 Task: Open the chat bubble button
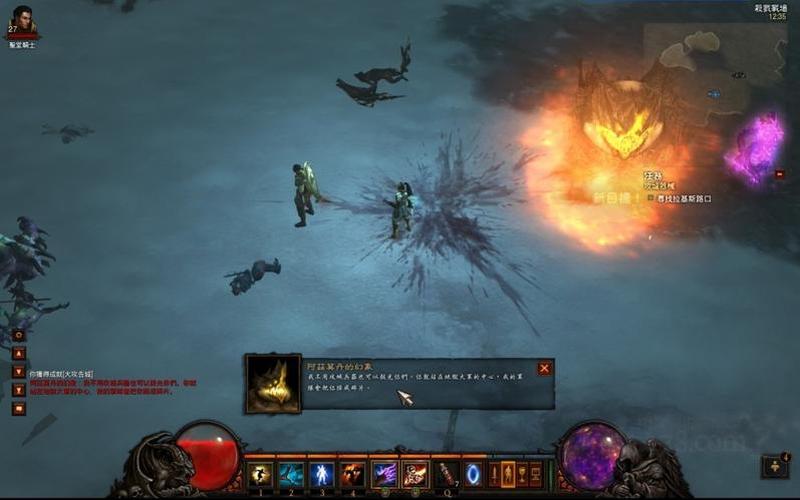pos(18,408)
